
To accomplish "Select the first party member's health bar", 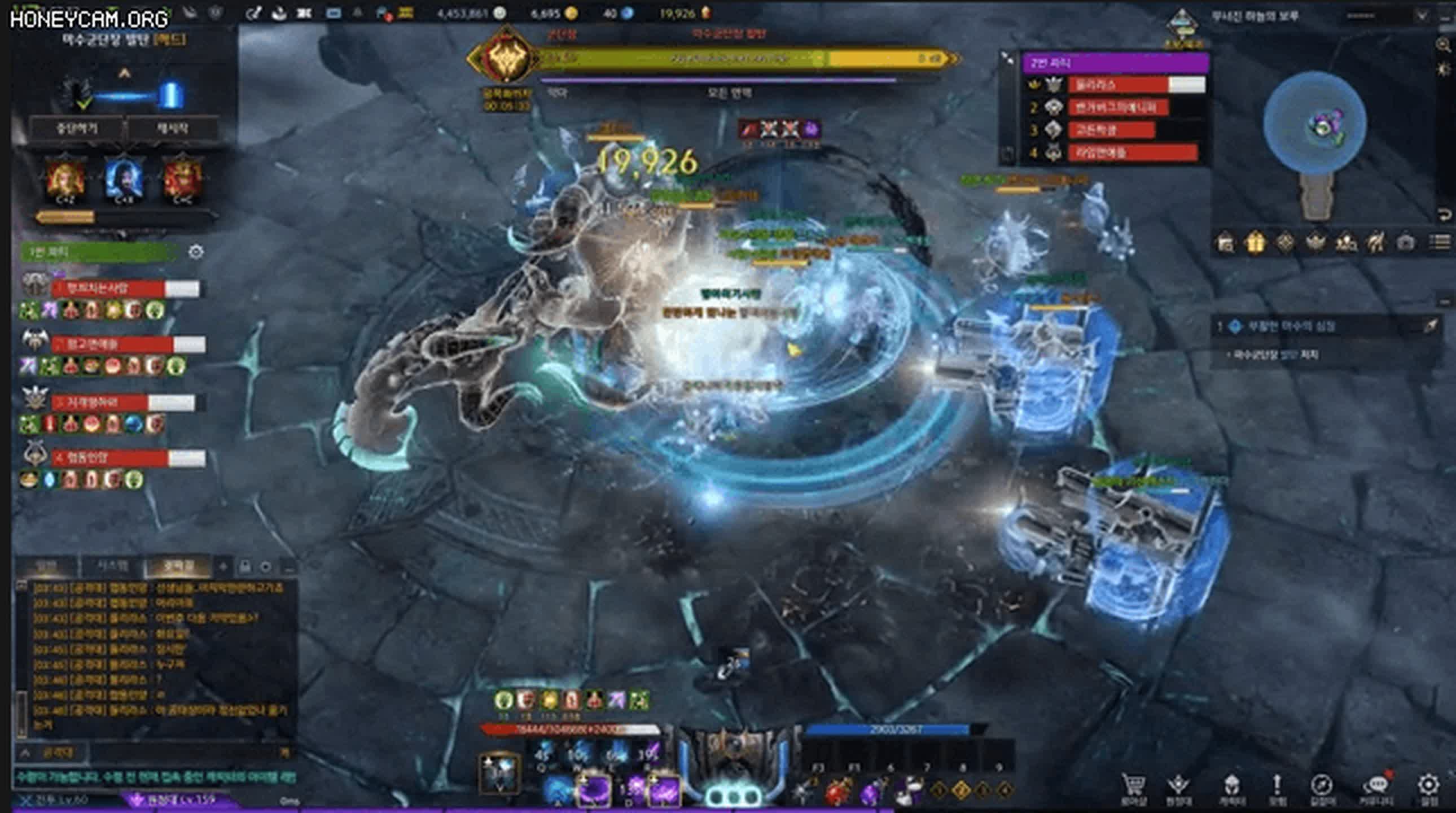I will (x=125, y=289).
